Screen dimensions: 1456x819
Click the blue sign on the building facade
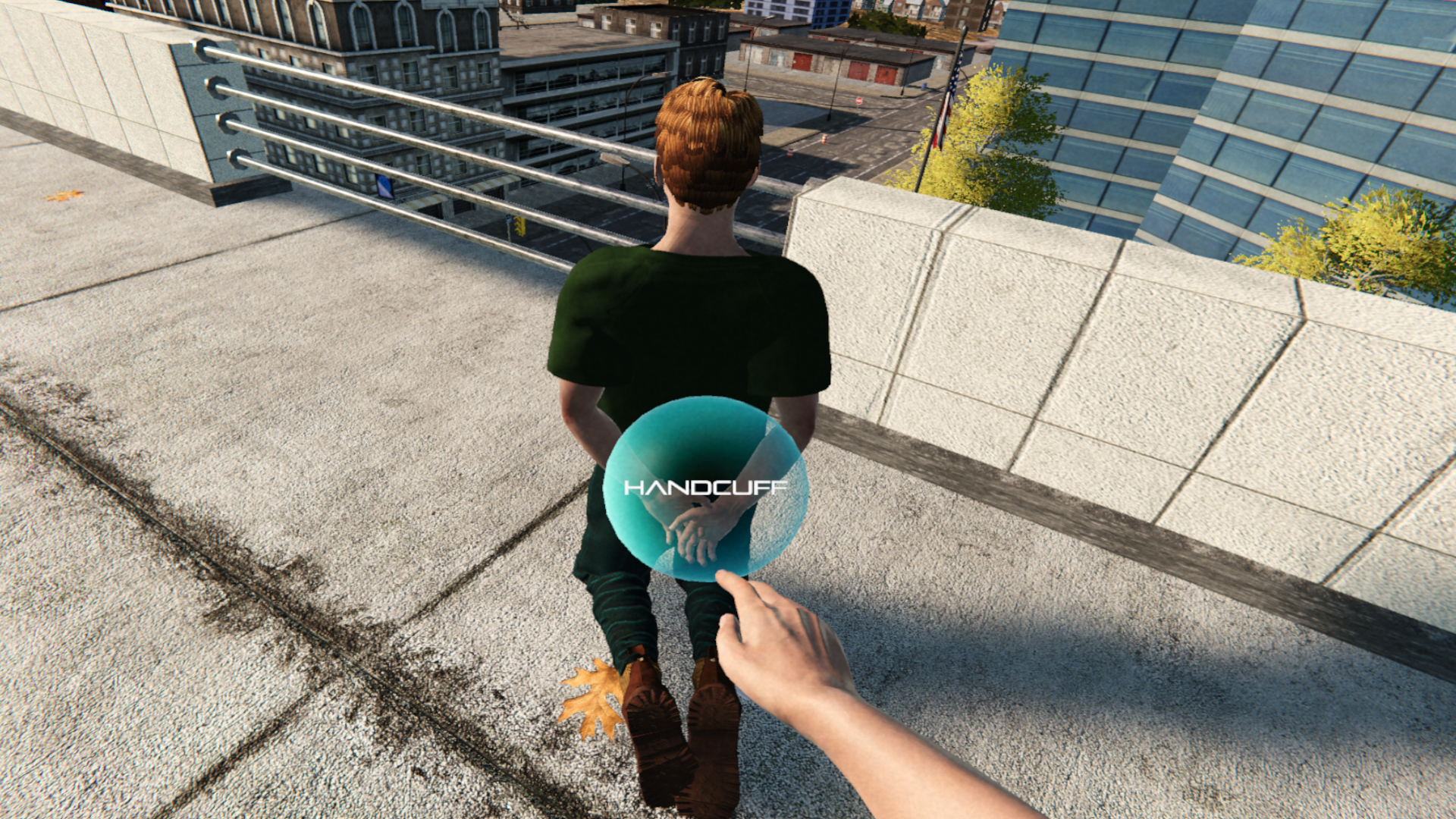coord(385,187)
